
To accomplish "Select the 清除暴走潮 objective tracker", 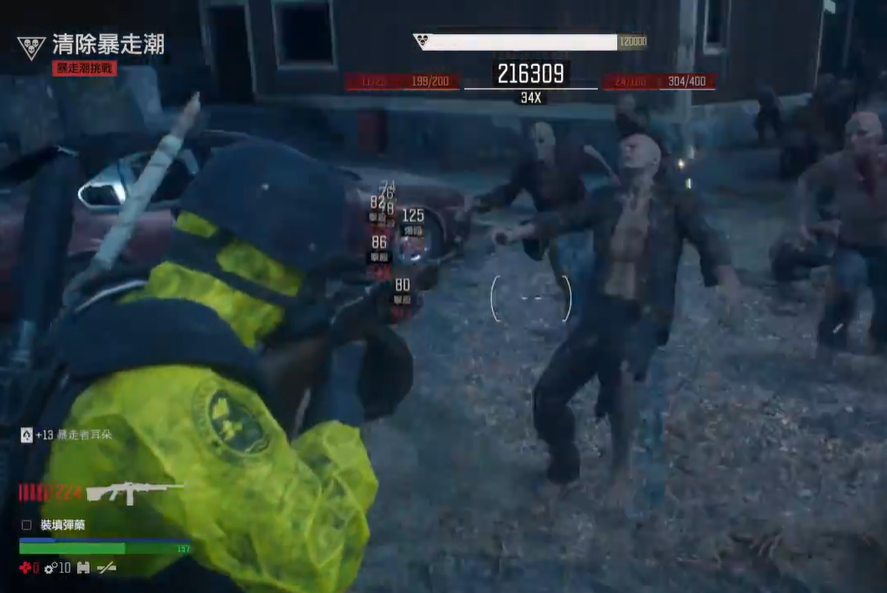I will (x=108, y=44).
